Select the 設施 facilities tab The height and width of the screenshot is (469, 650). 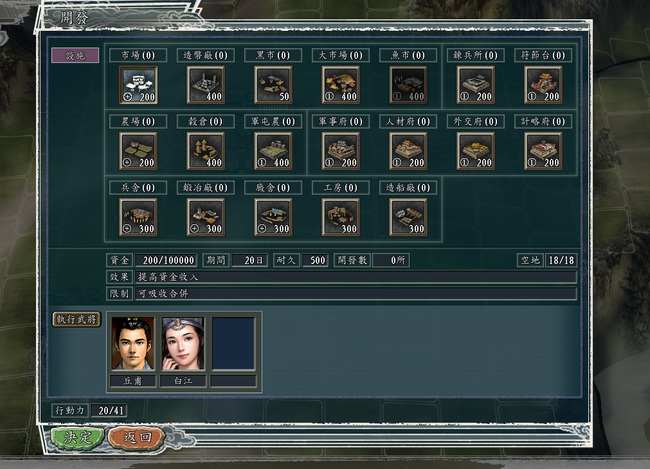(76, 56)
